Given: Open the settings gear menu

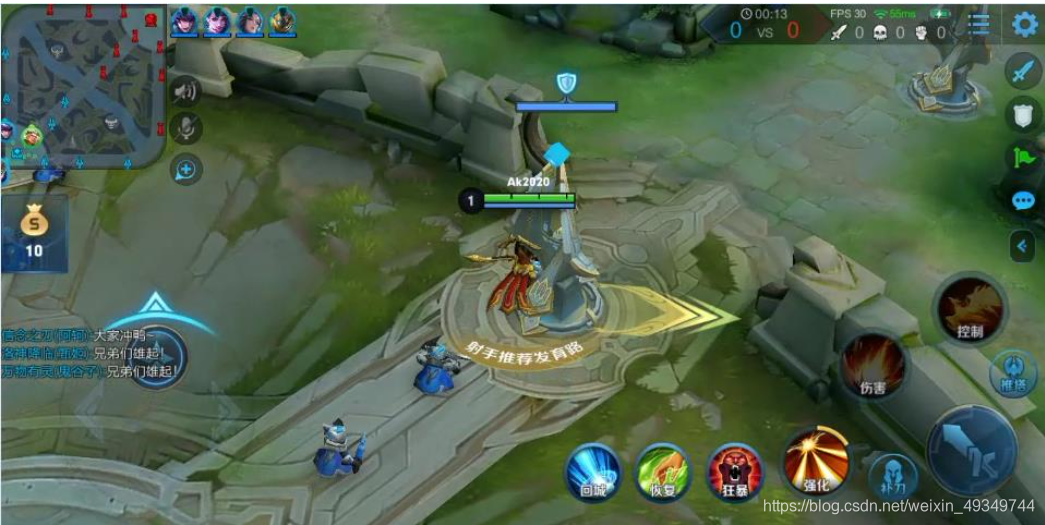Looking at the screenshot, I should coord(1024,24).
